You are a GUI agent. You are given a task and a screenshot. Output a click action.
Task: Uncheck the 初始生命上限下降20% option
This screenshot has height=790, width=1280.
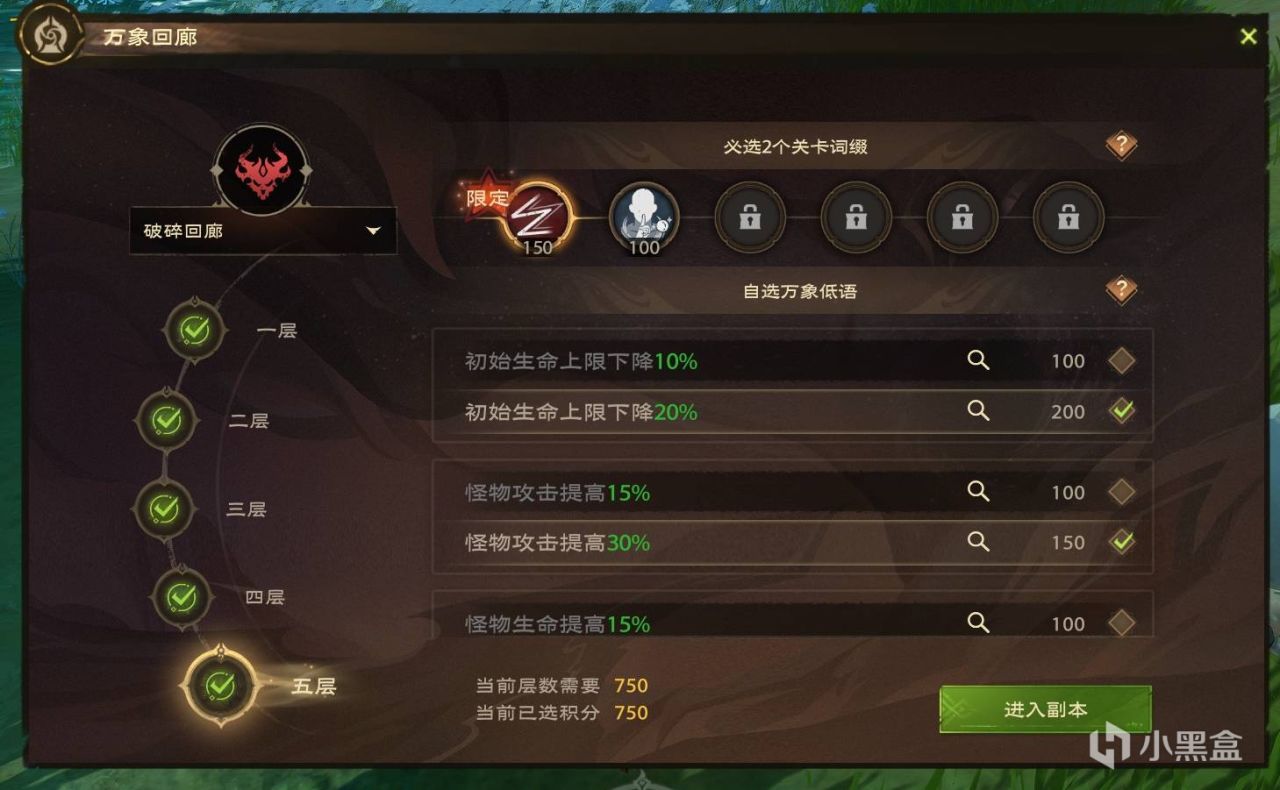(1124, 411)
